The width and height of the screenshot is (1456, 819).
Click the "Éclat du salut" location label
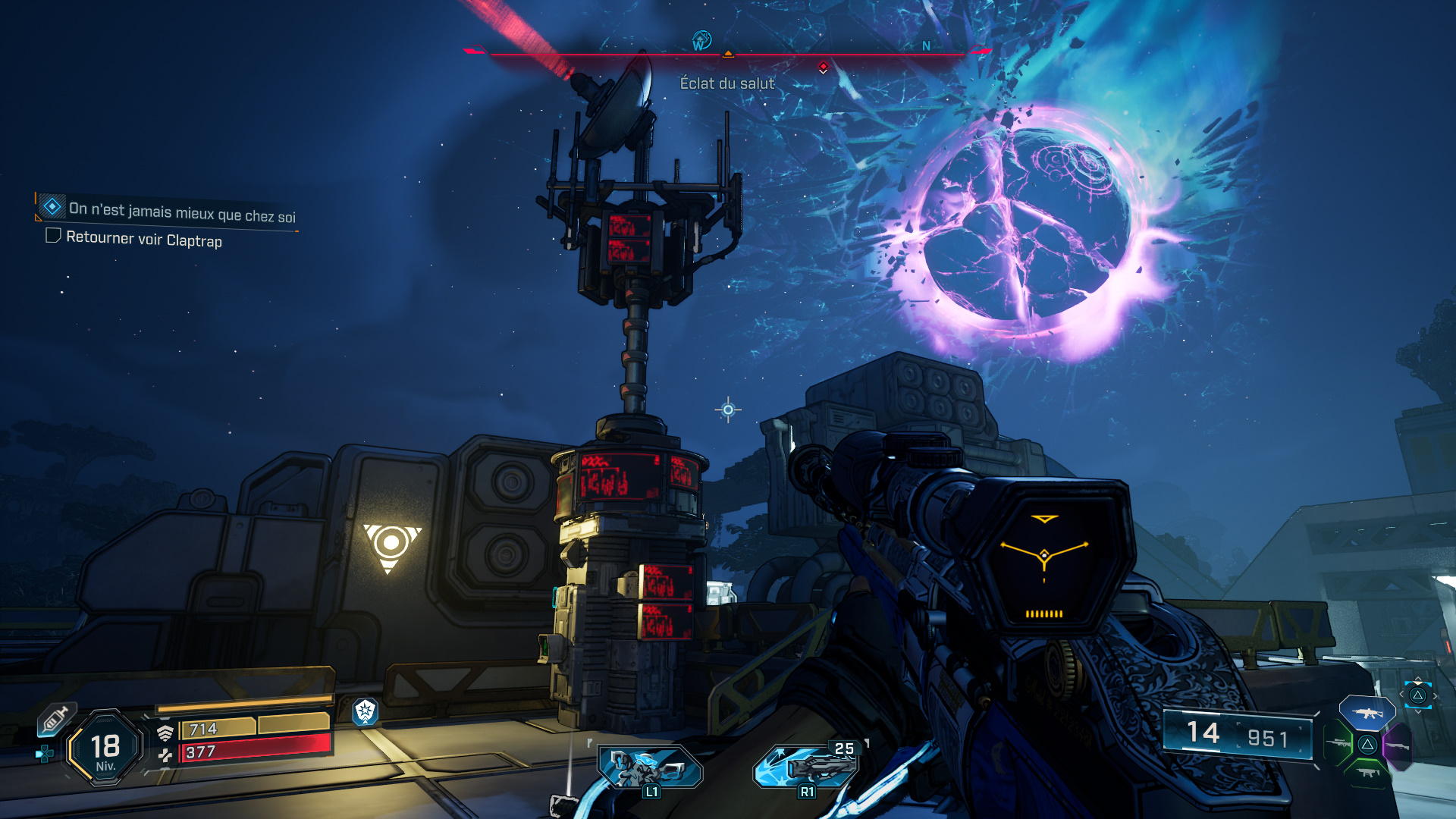727,83
